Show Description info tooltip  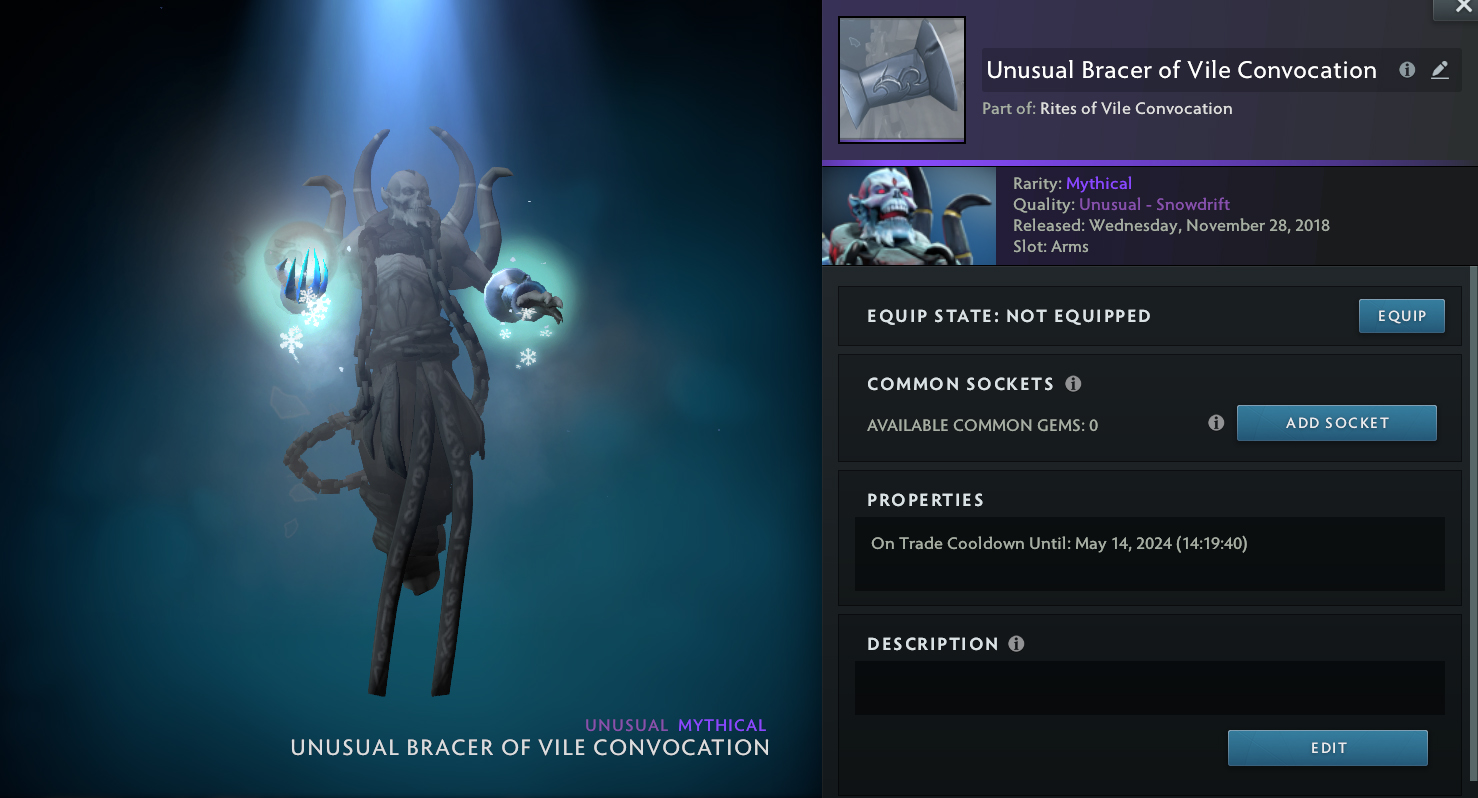[1016, 644]
